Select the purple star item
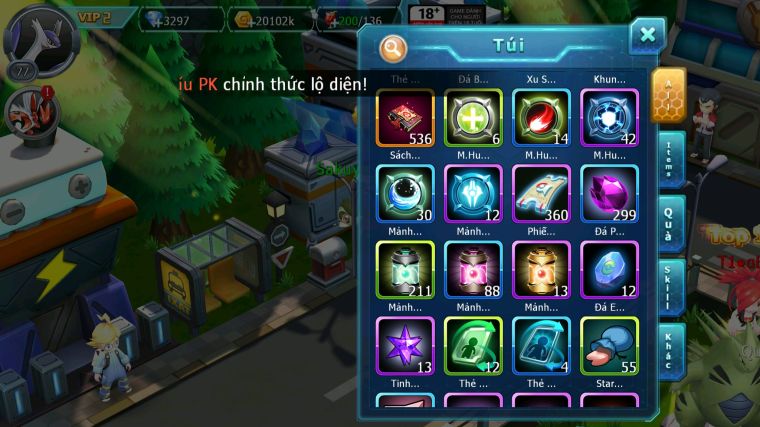Viewport: 760px width, 427px height. click(x=405, y=345)
